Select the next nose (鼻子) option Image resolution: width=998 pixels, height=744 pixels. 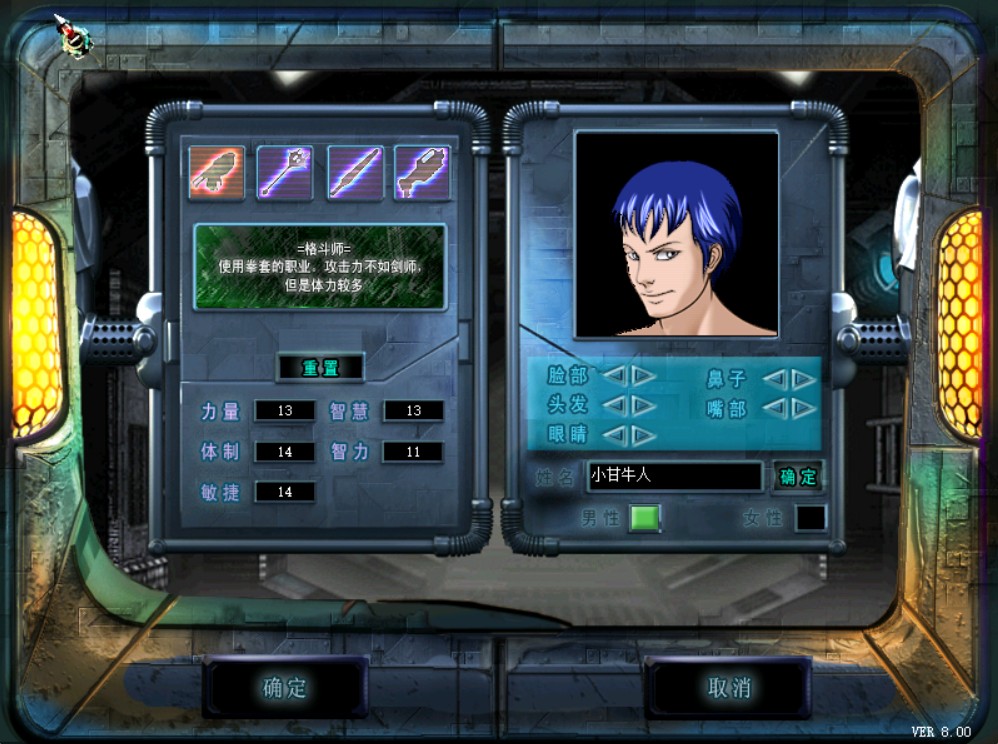tap(803, 379)
